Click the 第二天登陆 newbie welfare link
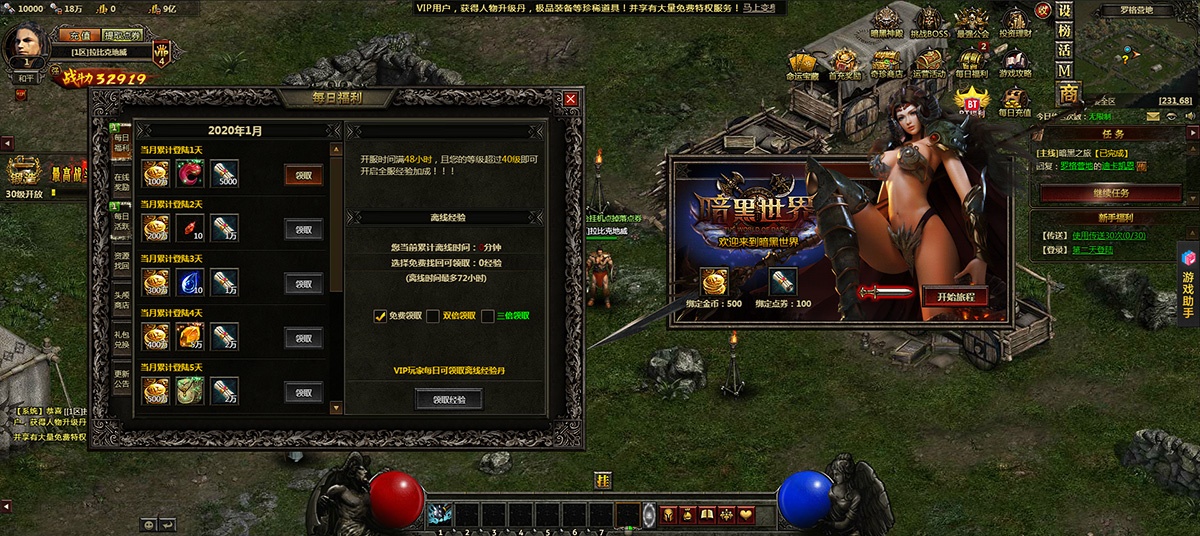The width and height of the screenshot is (1200, 536). pyautogui.click(x=1093, y=250)
